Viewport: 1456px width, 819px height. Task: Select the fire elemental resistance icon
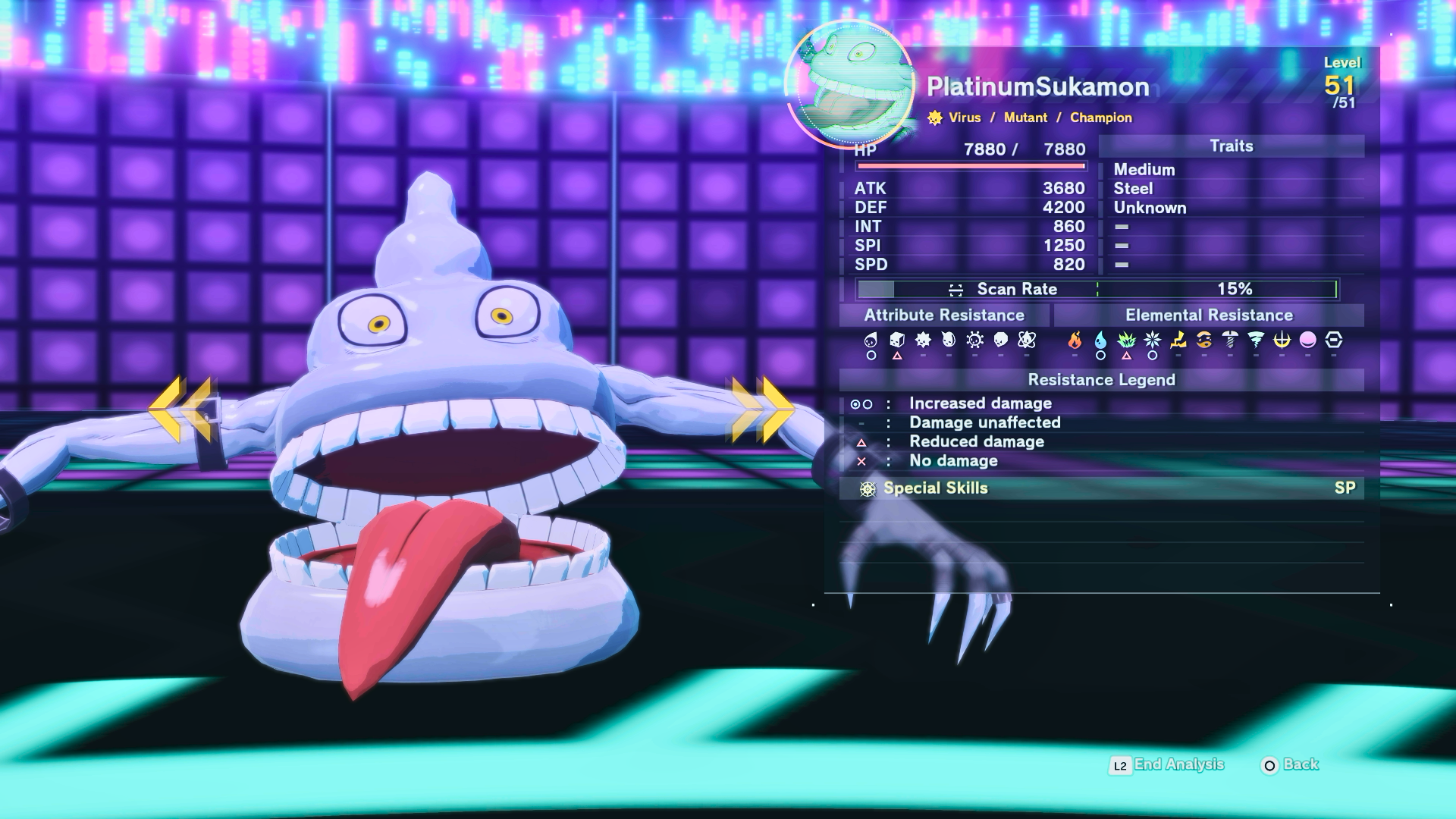(1075, 340)
